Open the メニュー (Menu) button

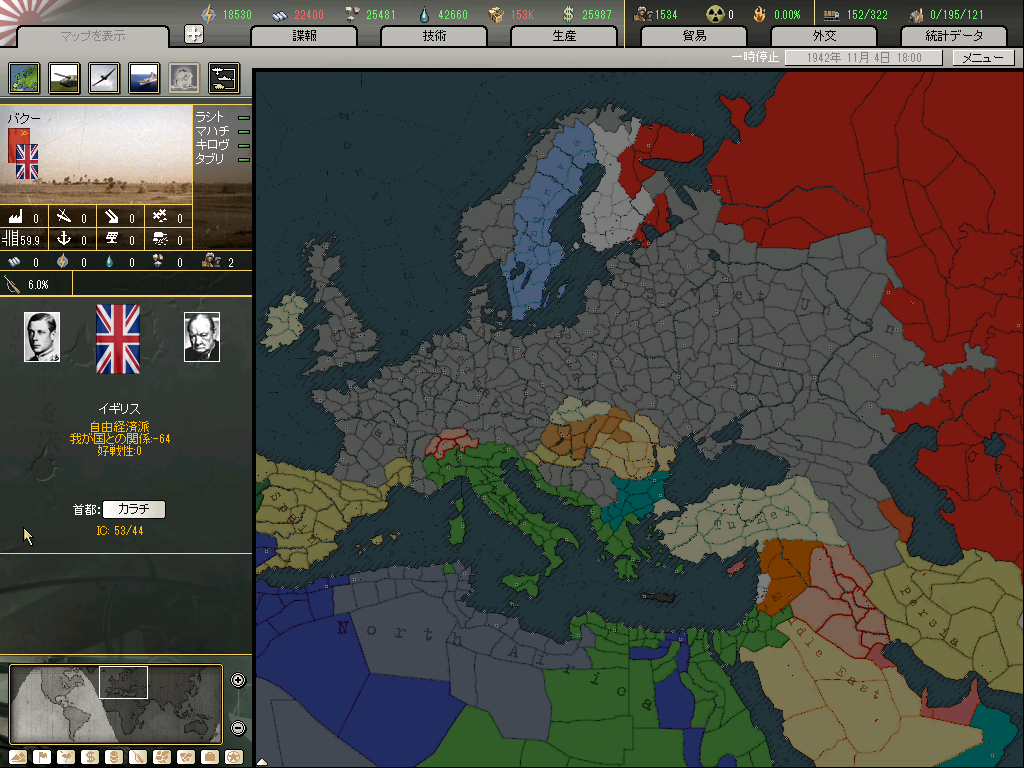pyautogui.click(x=983, y=58)
